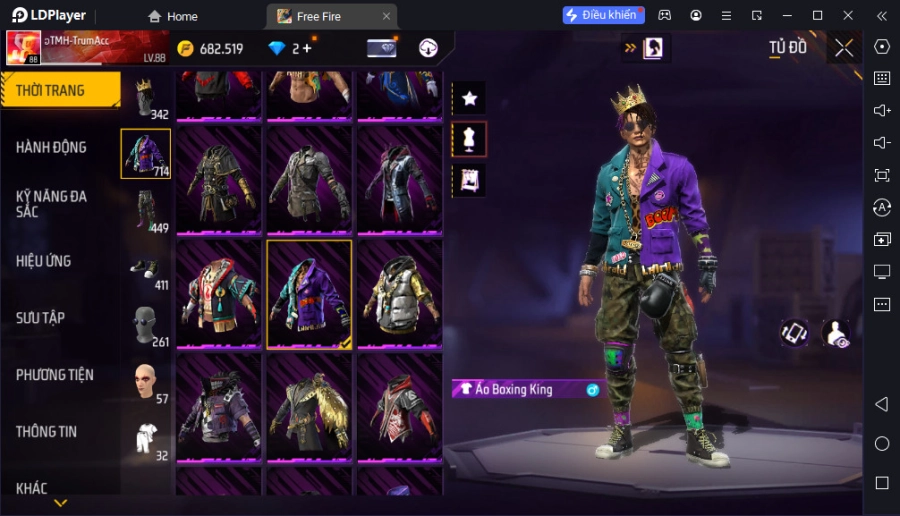
Task: Open the THỜI TRANG category
Action: point(60,90)
